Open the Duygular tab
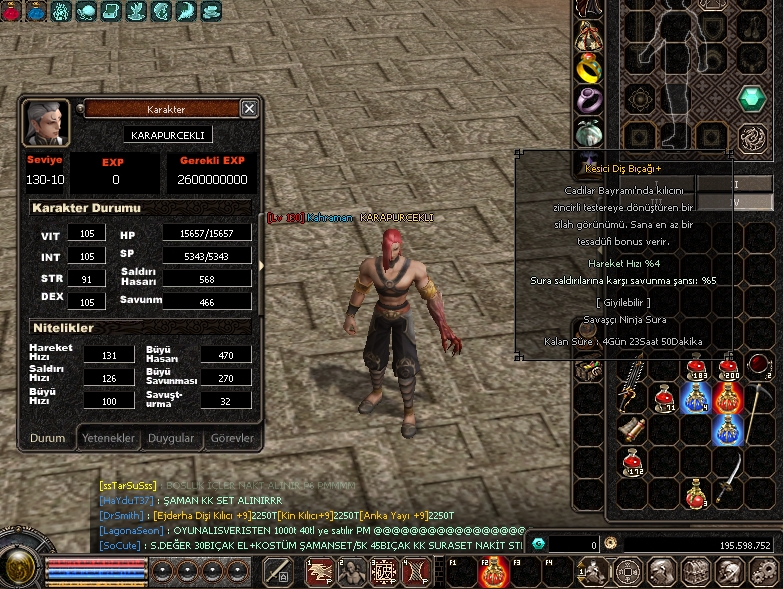The image size is (783, 589). click(171, 438)
